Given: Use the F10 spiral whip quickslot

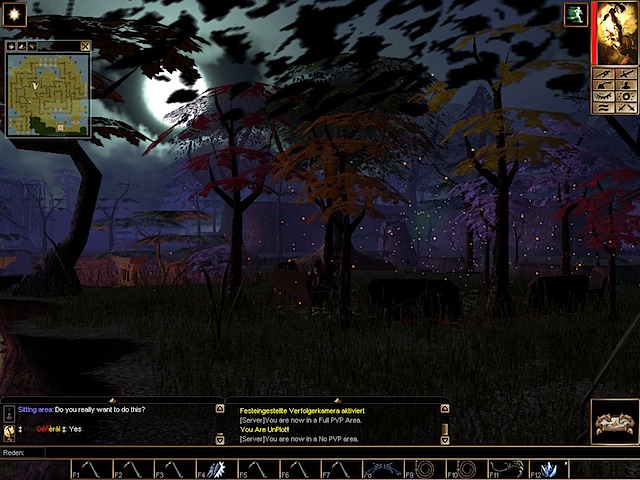Looking at the screenshot, I should tap(469, 469).
